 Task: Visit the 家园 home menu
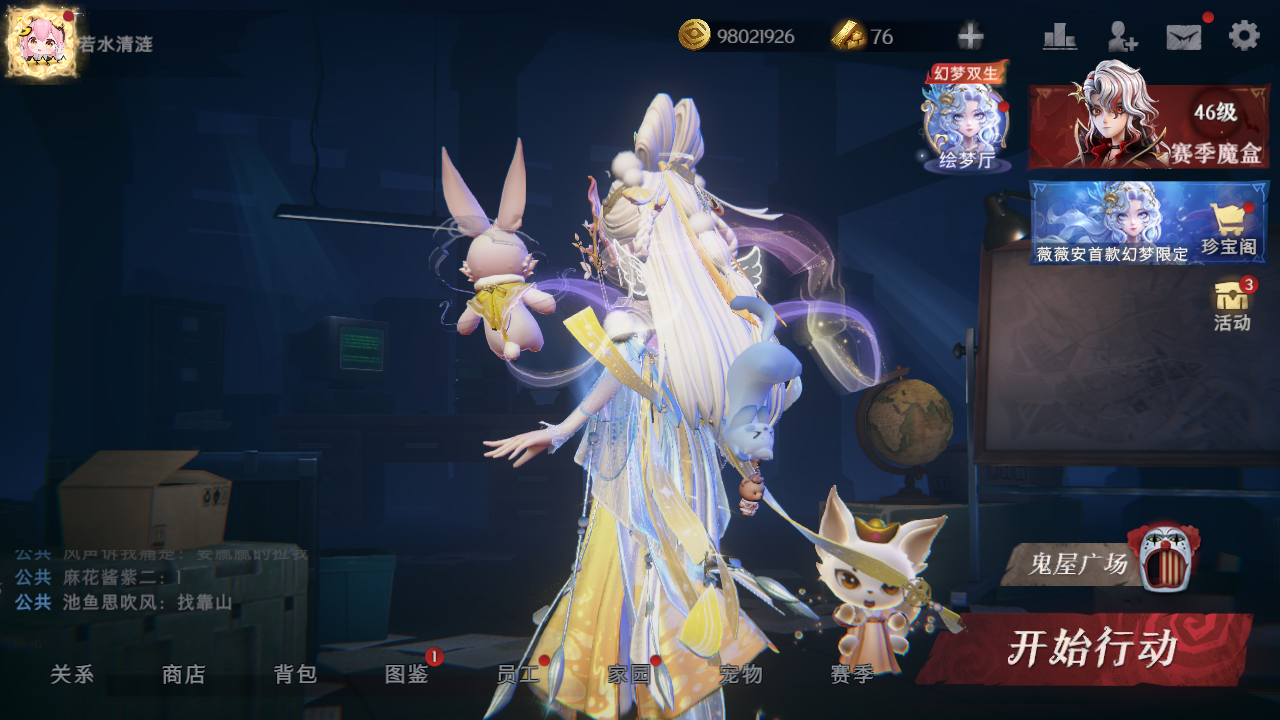pyautogui.click(x=629, y=675)
